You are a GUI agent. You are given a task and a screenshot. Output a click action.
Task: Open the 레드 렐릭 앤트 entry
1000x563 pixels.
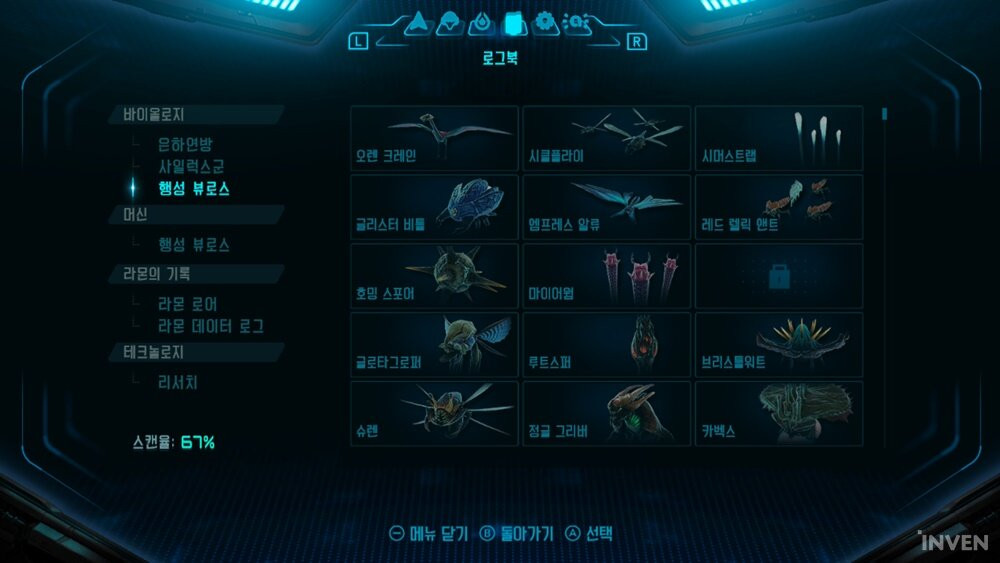click(x=778, y=207)
